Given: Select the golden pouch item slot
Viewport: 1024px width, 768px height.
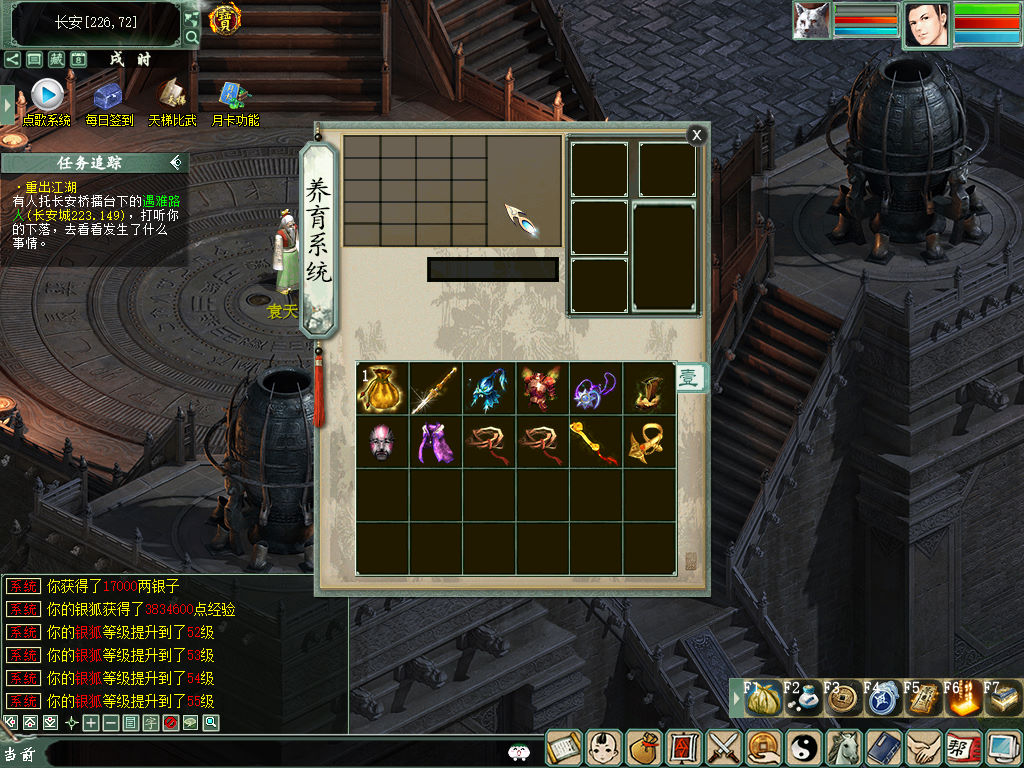Looking at the screenshot, I should 382,388.
